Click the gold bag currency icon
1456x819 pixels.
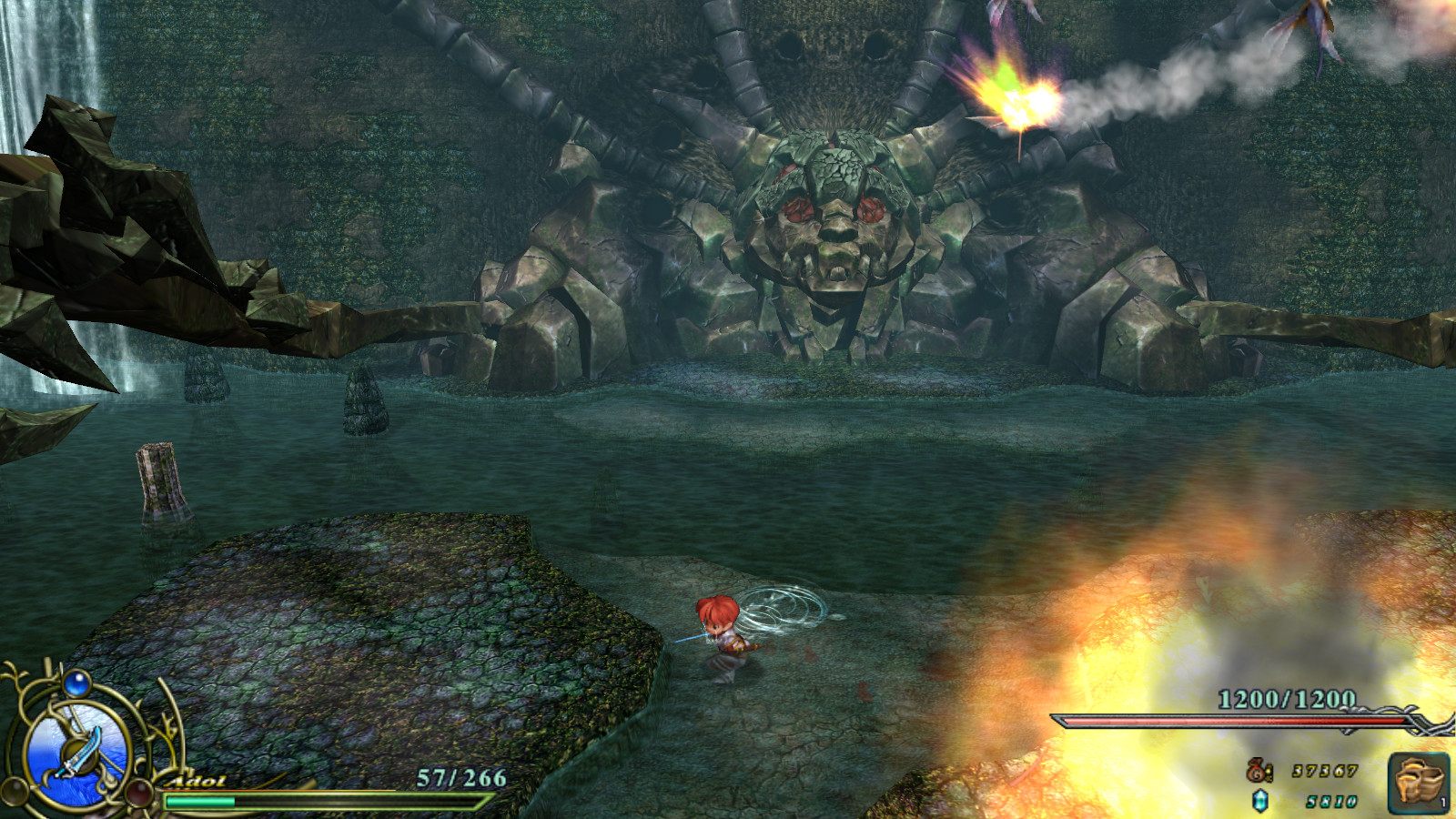[x=1257, y=771]
